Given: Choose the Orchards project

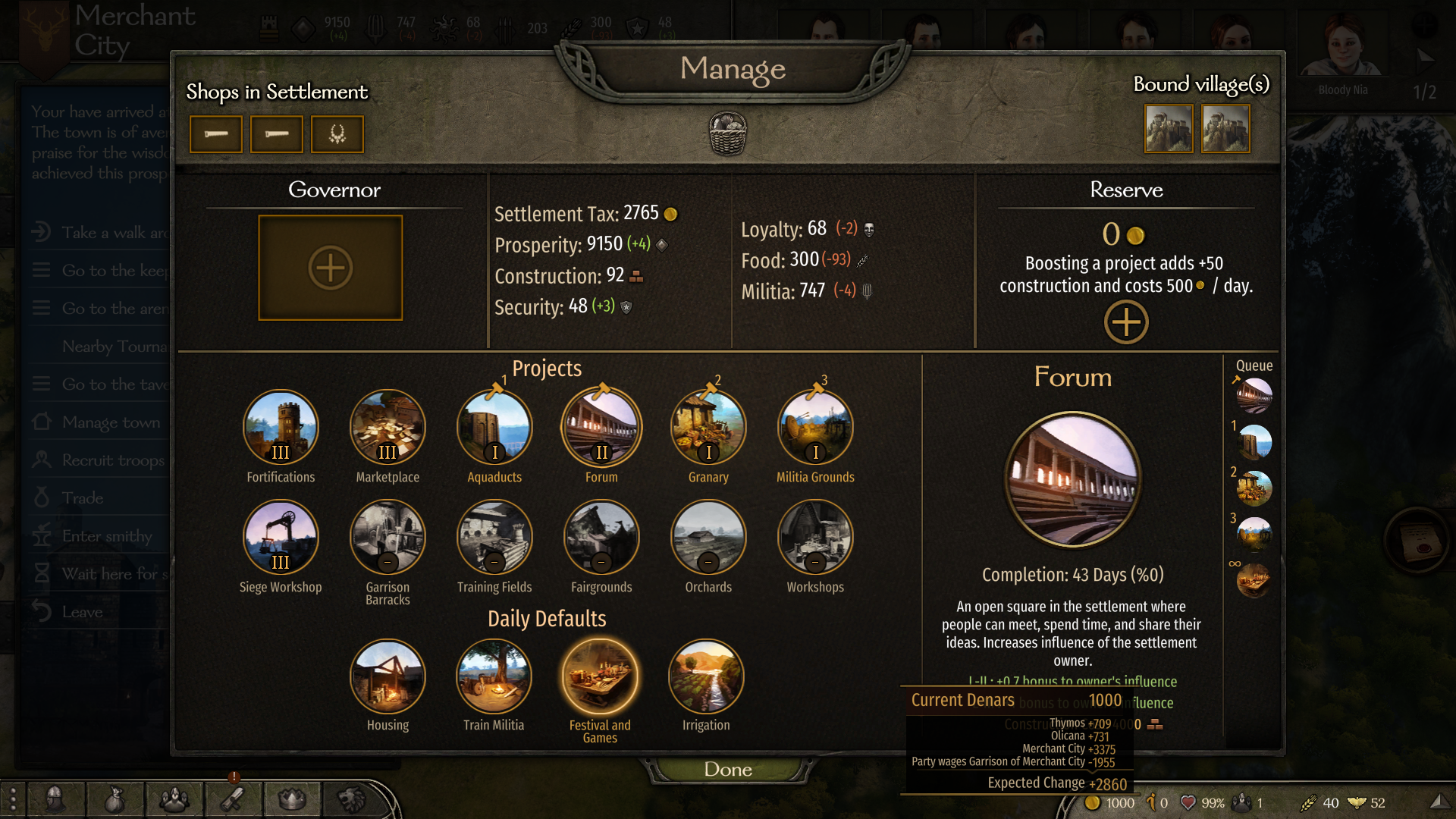Looking at the screenshot, I should pyautogui.click(x=708, y=538).
